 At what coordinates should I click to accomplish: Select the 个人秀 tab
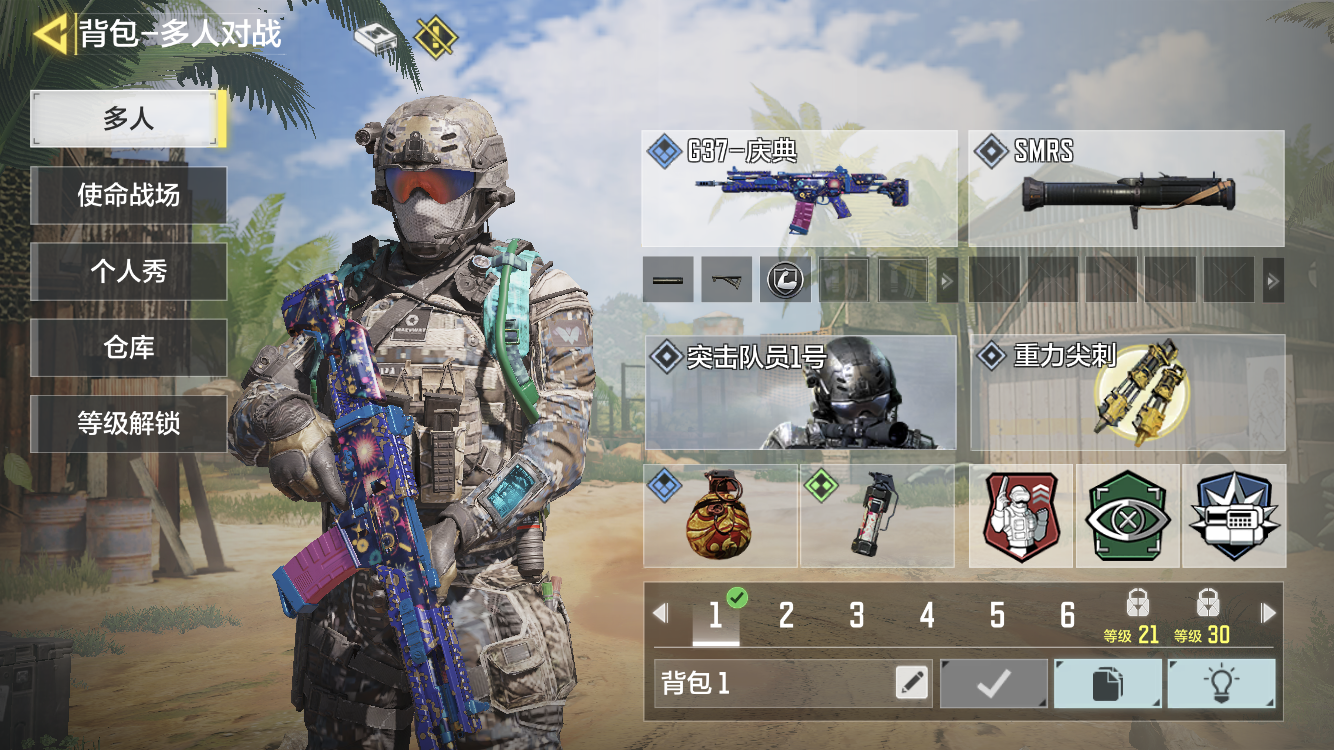(x=128, y=271)
